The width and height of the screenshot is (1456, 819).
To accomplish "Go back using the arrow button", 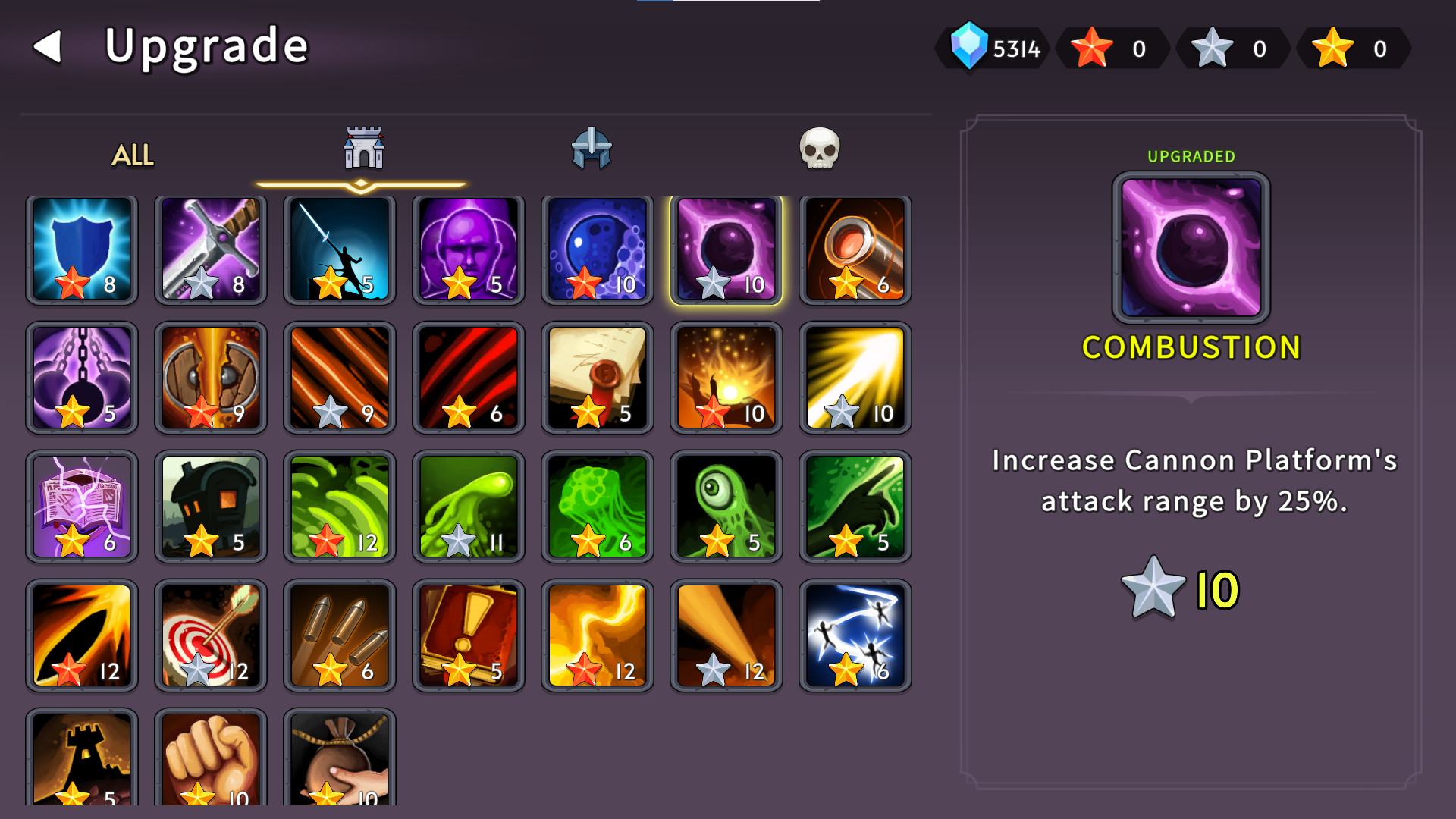I will (x=47, y=45).
